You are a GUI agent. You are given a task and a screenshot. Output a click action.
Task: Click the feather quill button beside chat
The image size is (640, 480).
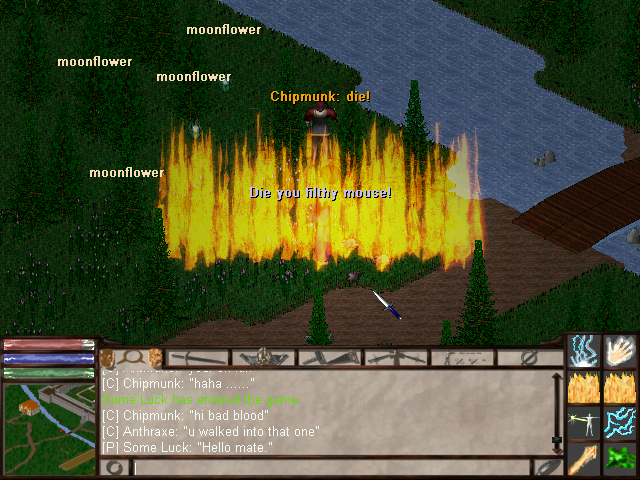pos(547,467)
